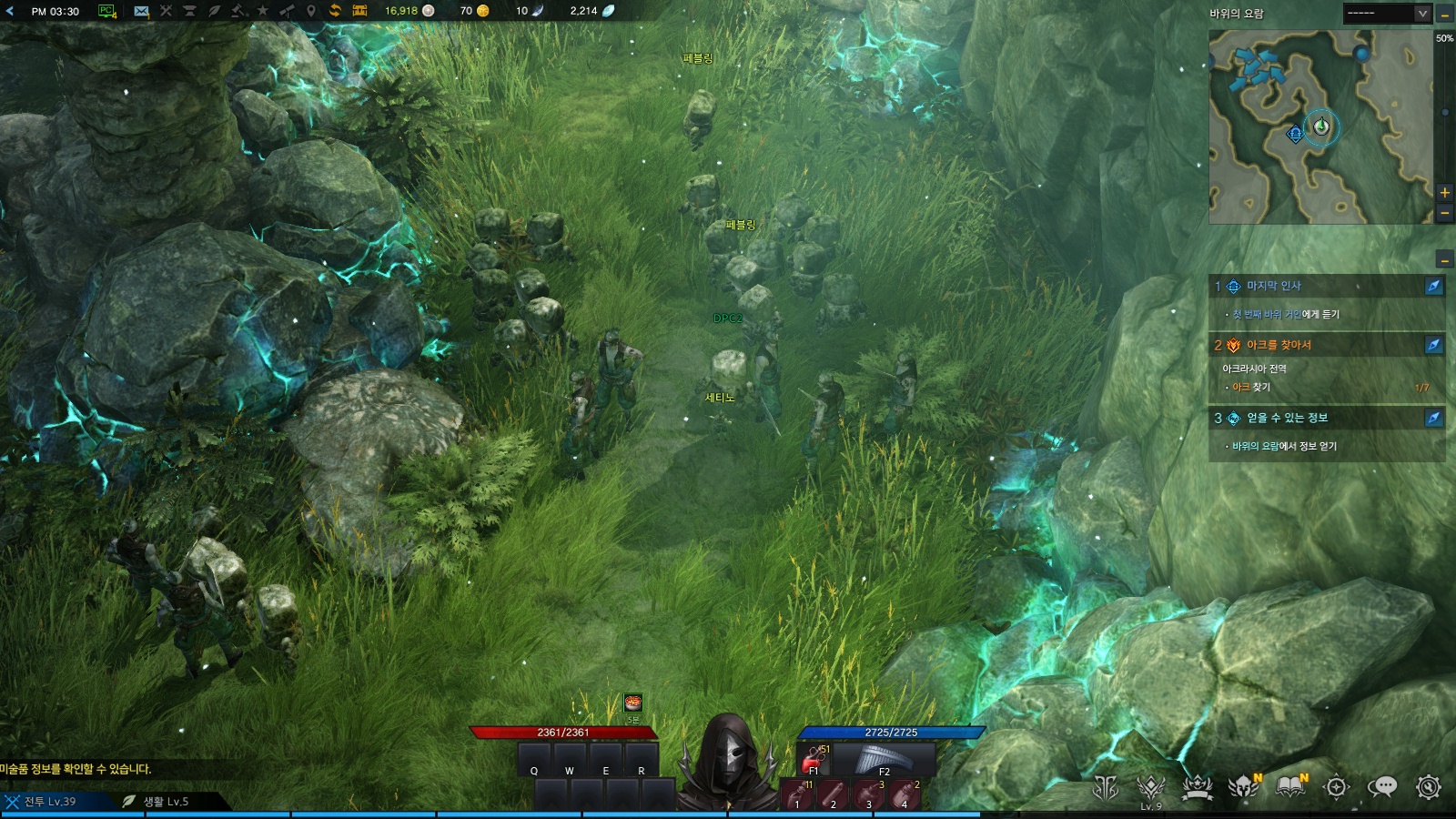Open the chat speech bubble menu
Screen dimensions: 1456x819
(1382, 787)
